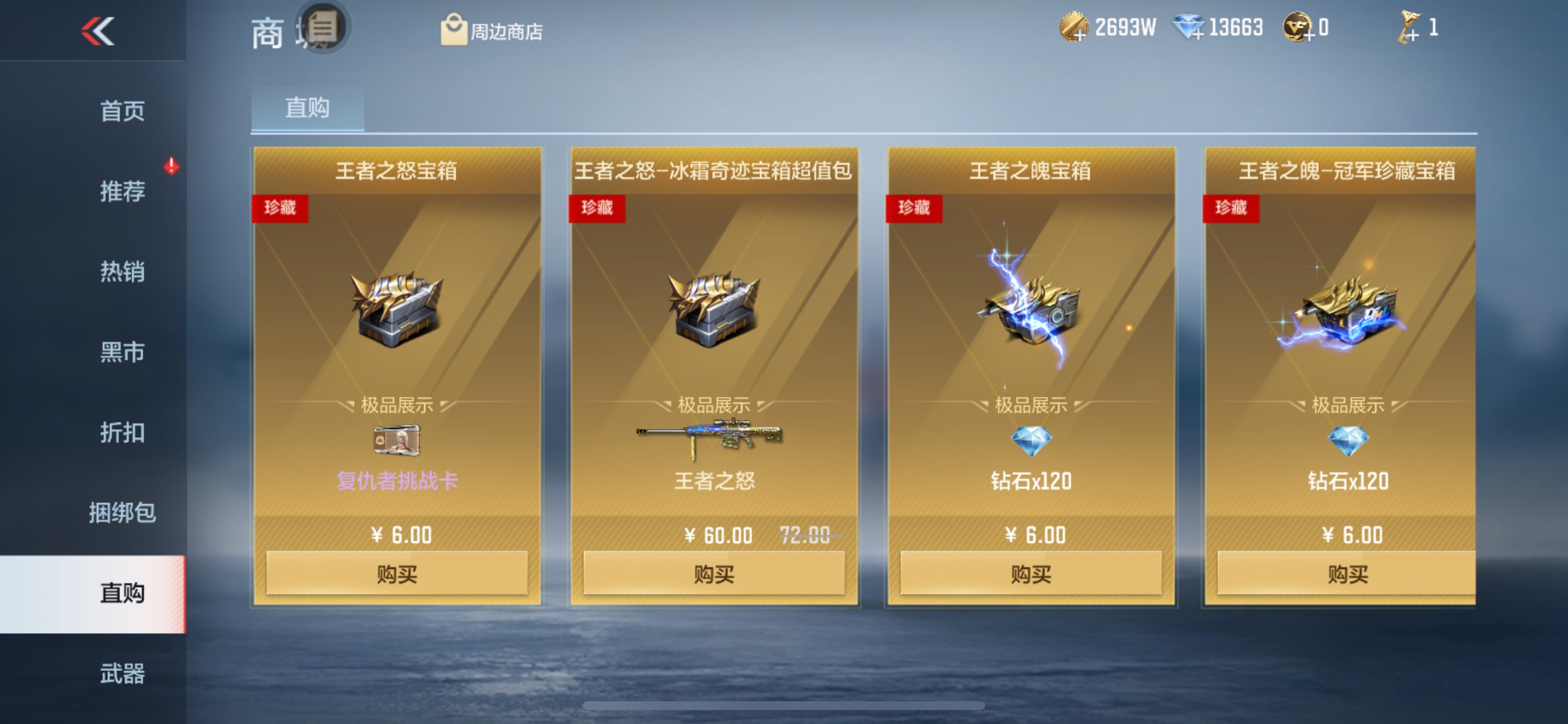Image resolution: width=1568 pixels, height=724 pixels.
Task: Open the 黑市 black market section
Action: (x=121, y=353)
